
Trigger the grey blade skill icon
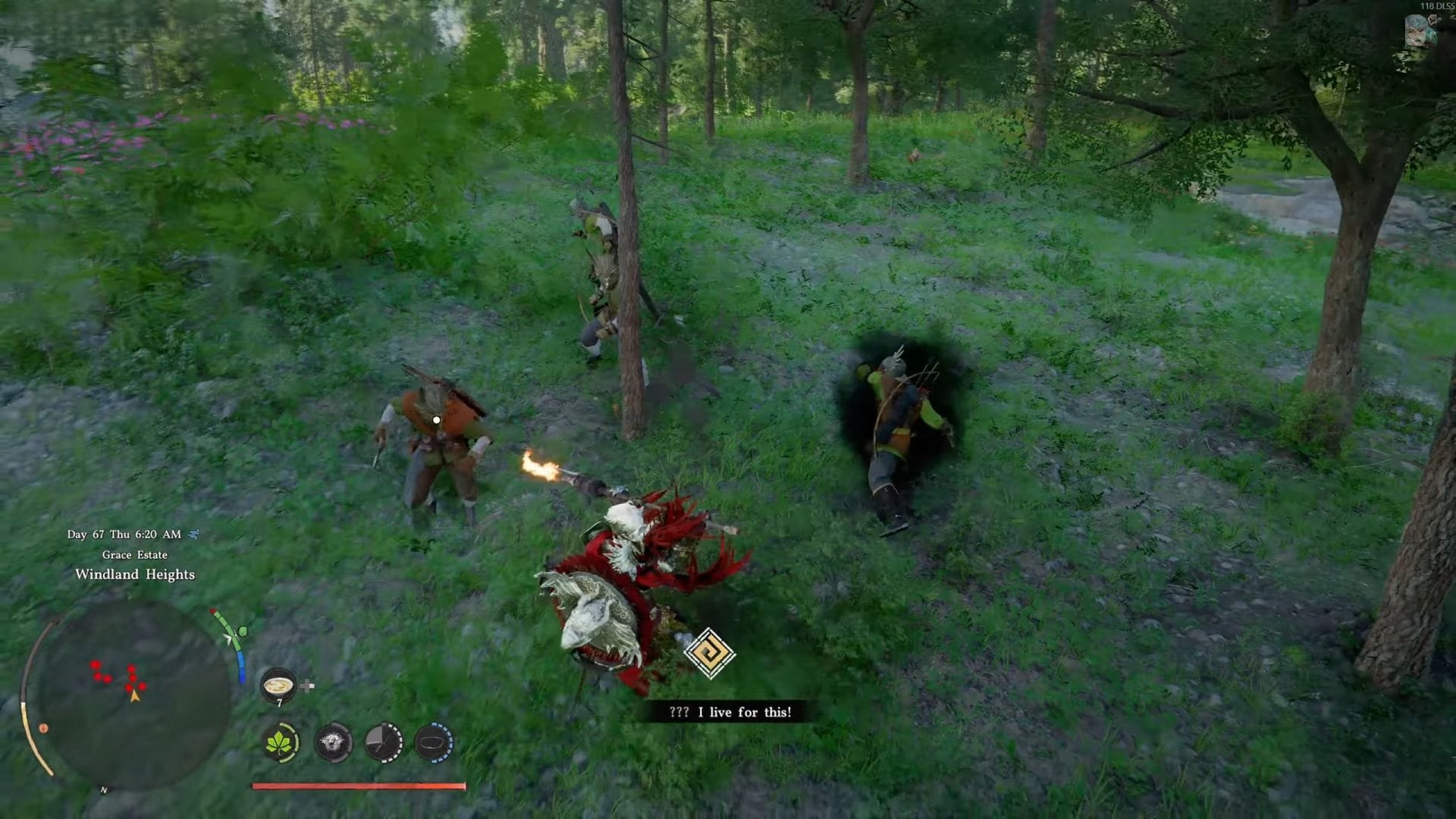point(384,742)
